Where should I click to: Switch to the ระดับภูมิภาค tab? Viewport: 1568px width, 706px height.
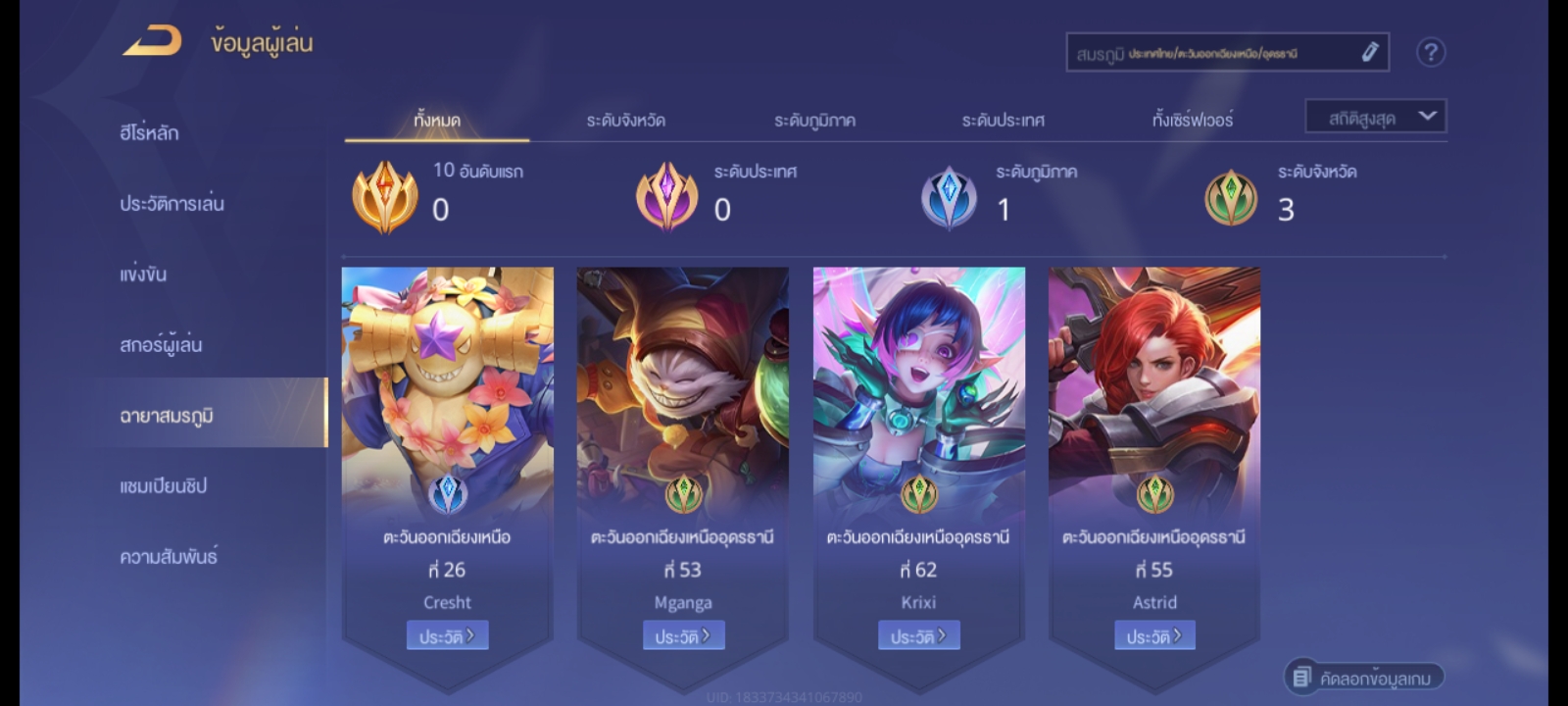[814, 121]
